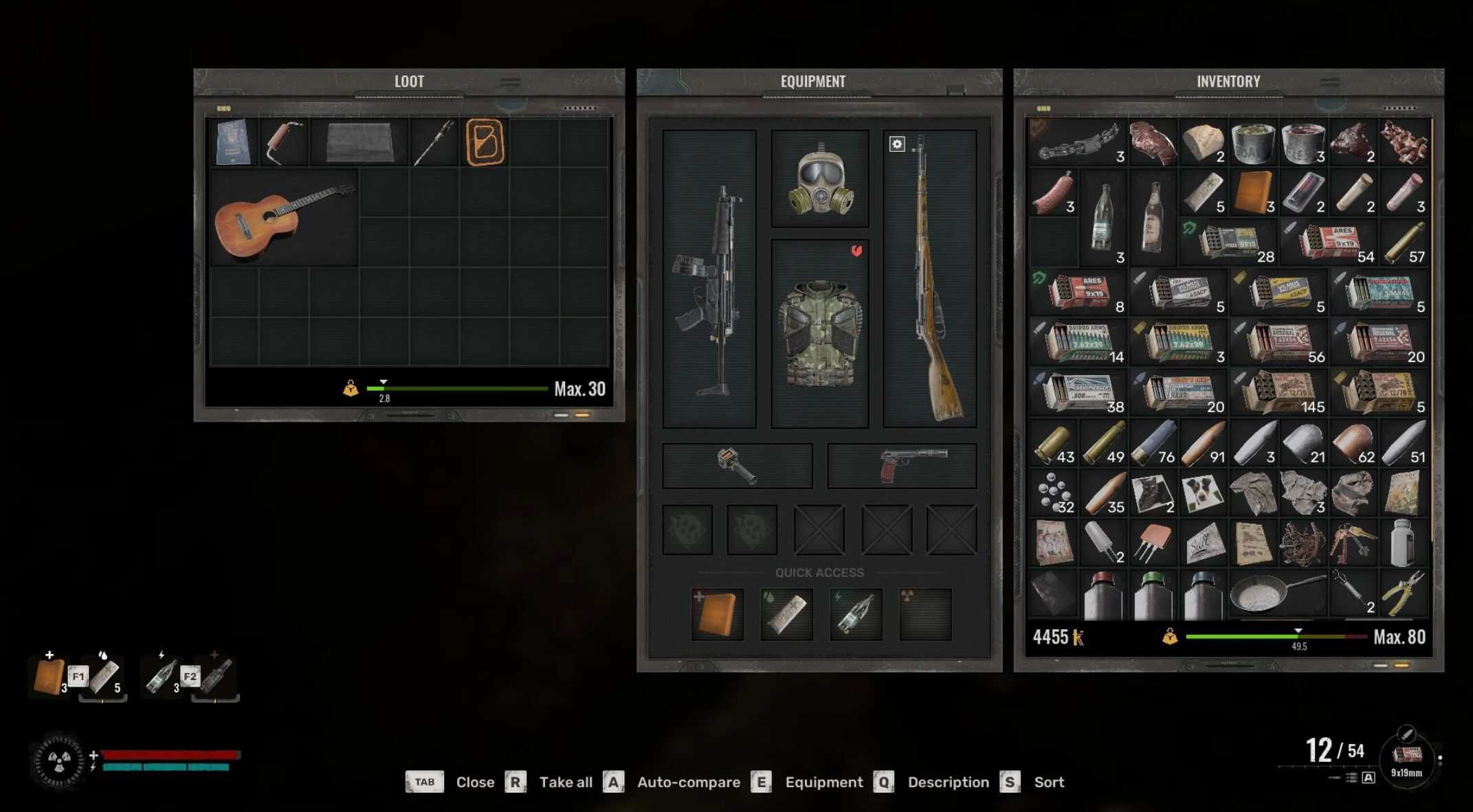Open the rifle's gear settings icon
The width and height of the screenshot is (1473, 812).
point(896,144)
